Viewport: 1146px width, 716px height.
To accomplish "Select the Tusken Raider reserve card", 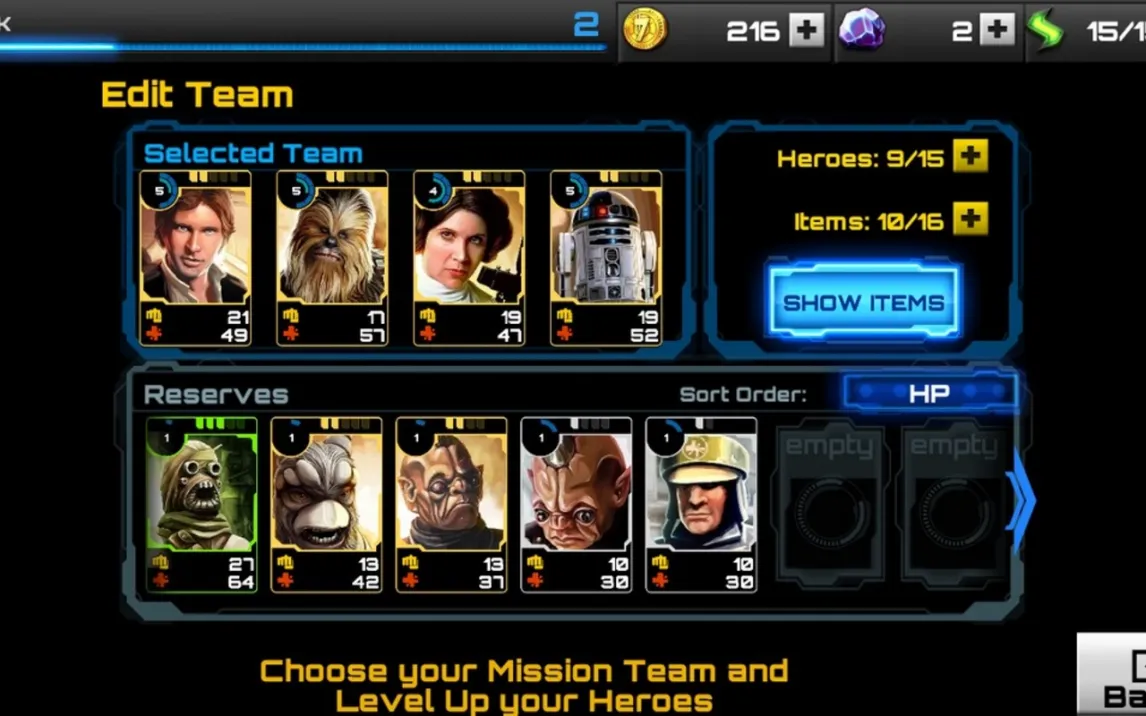I will click(x=201, y=504).
